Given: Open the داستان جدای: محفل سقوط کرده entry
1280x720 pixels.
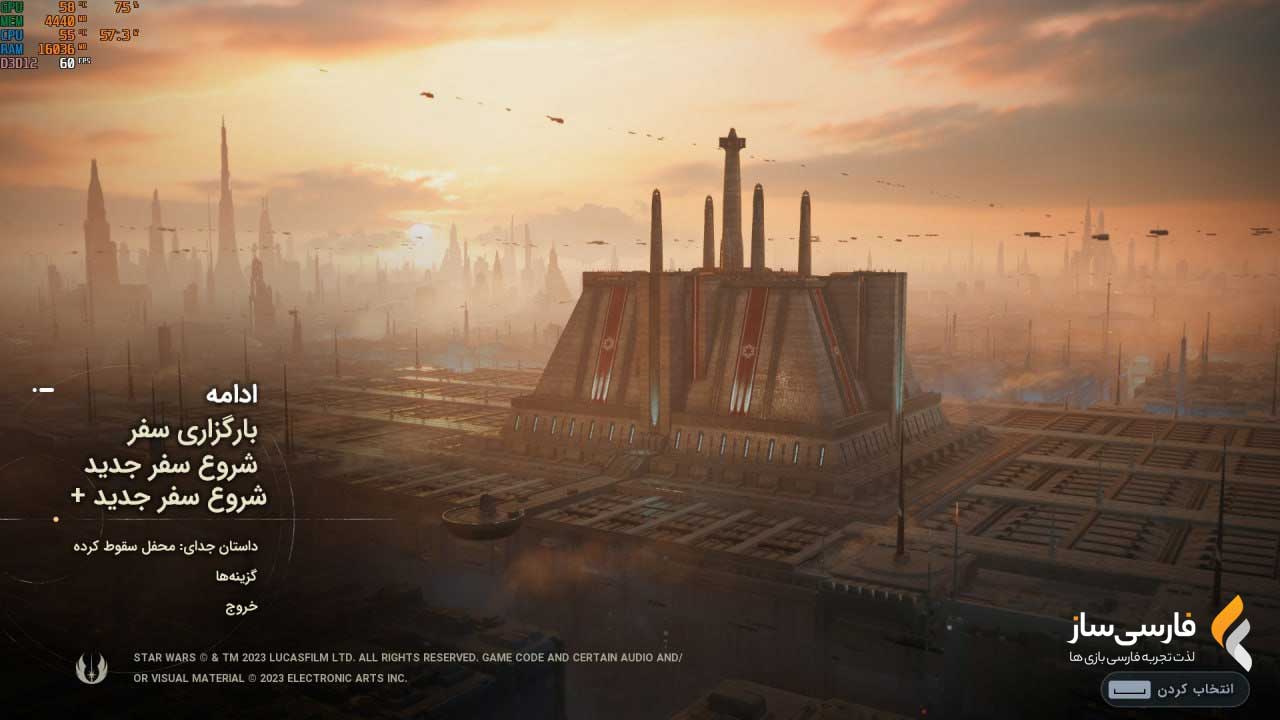Looking at the screenshot, I should tap(165, 546).
